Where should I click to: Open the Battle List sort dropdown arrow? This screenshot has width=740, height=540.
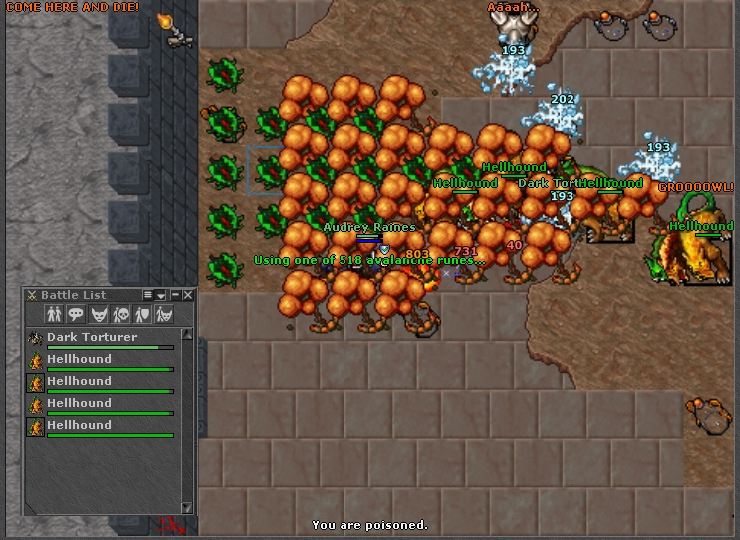click(161, 295)
